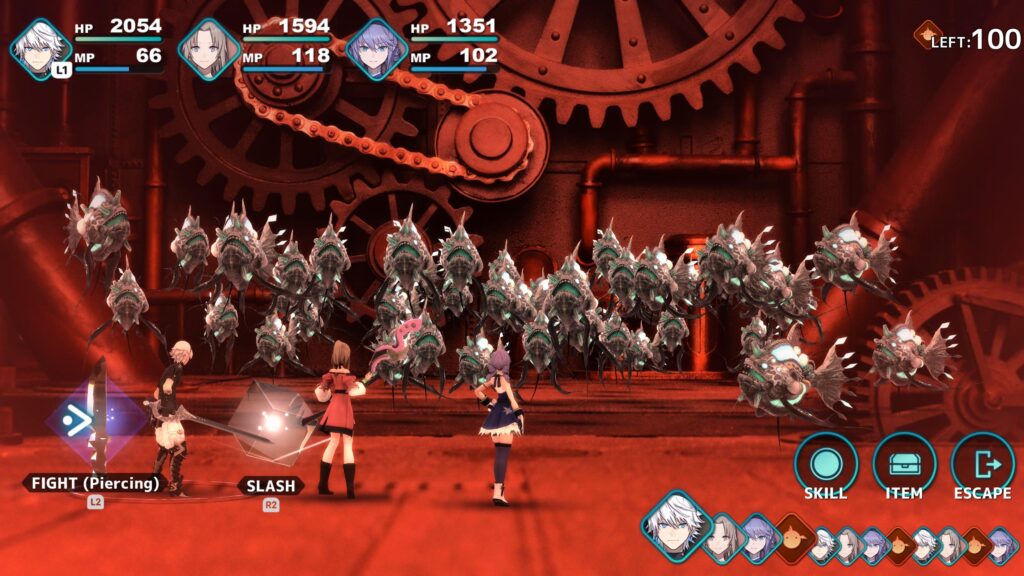Open the SKILL command menu

pos(825,465)
